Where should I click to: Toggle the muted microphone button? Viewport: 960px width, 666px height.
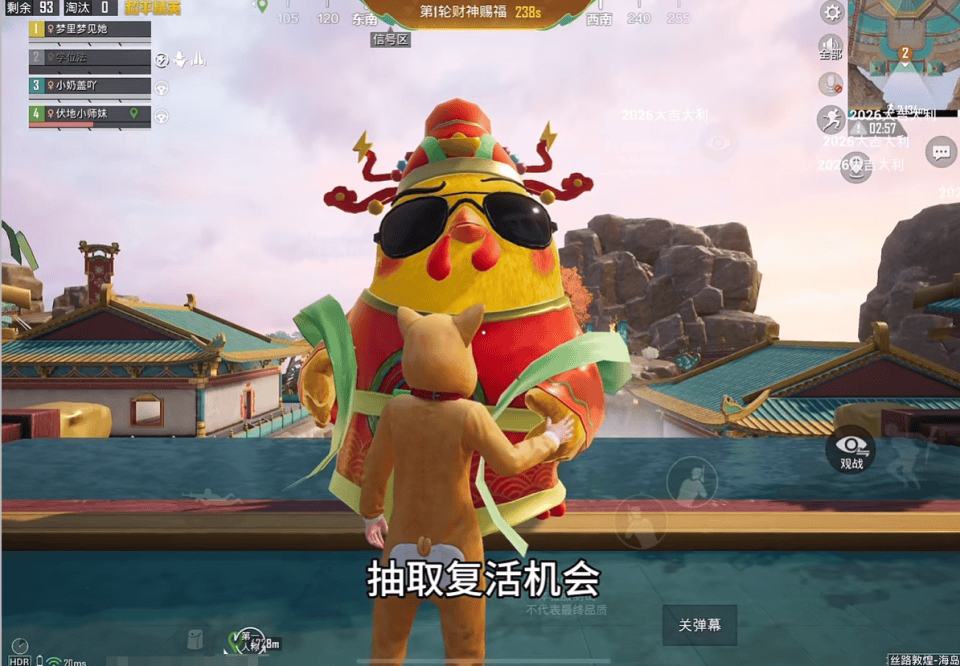pos(830,84)
